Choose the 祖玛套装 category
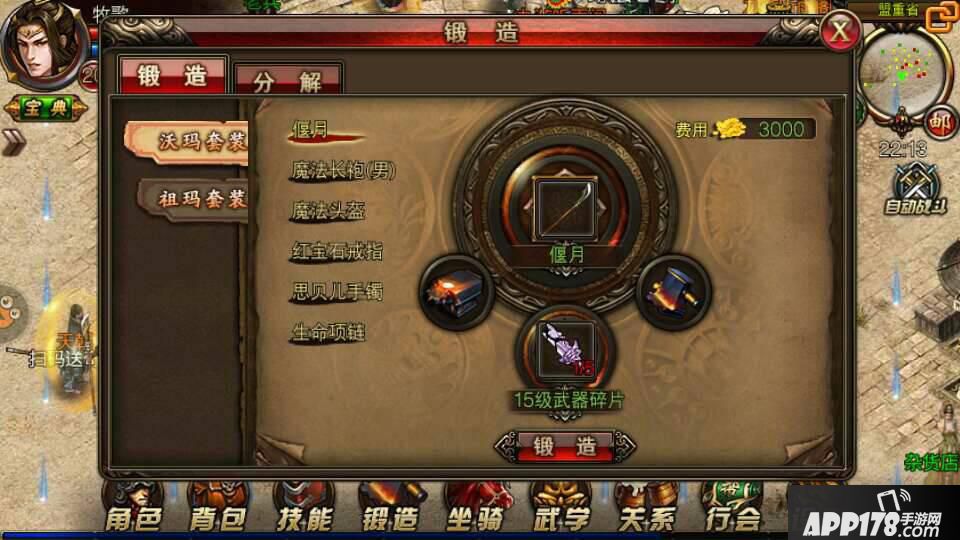The height and width of the screenshot is (540, 960). pos(196,198)
